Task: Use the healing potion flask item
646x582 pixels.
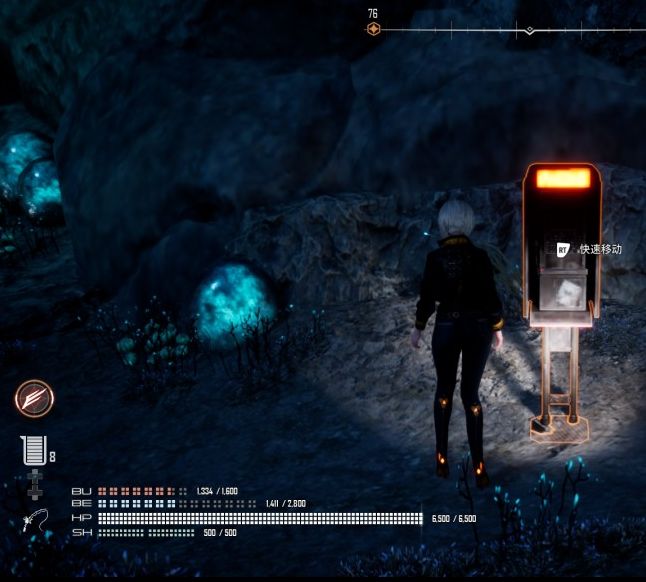Action: [33, 452]
